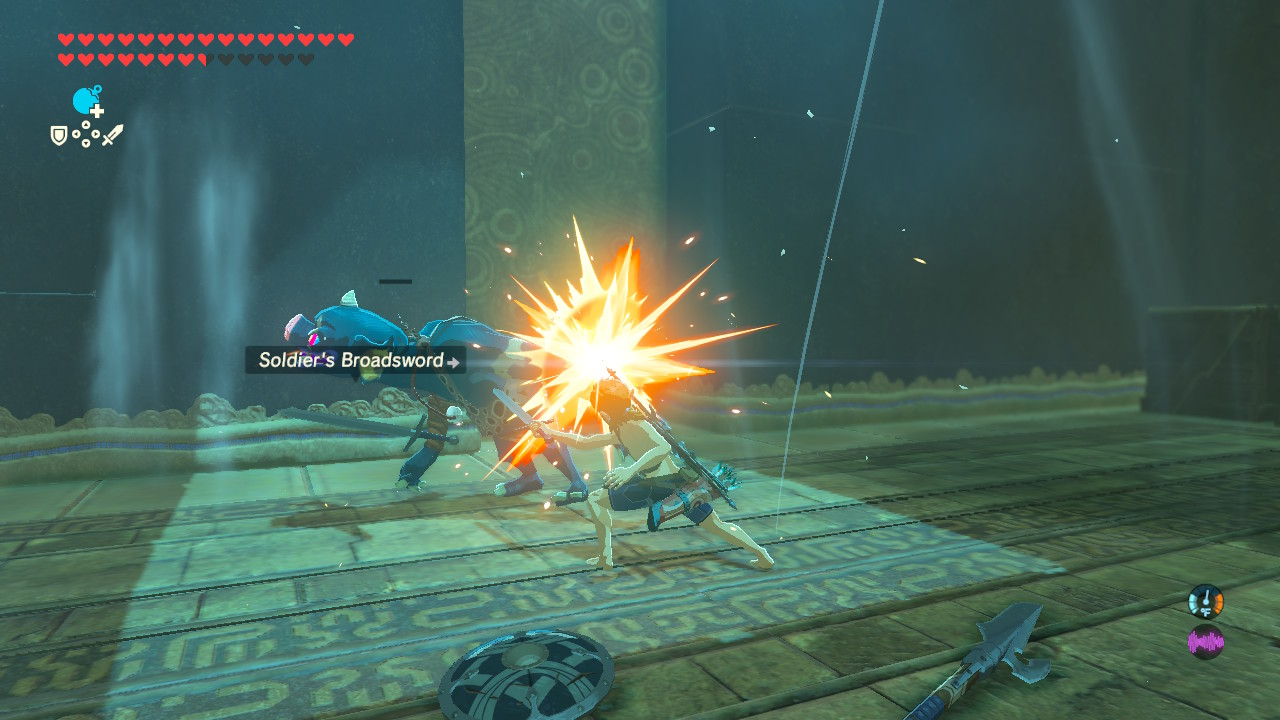Click the cold blue section of the temperature gauge
This screenshot has height=720, width=1280.
point(1193,602)
